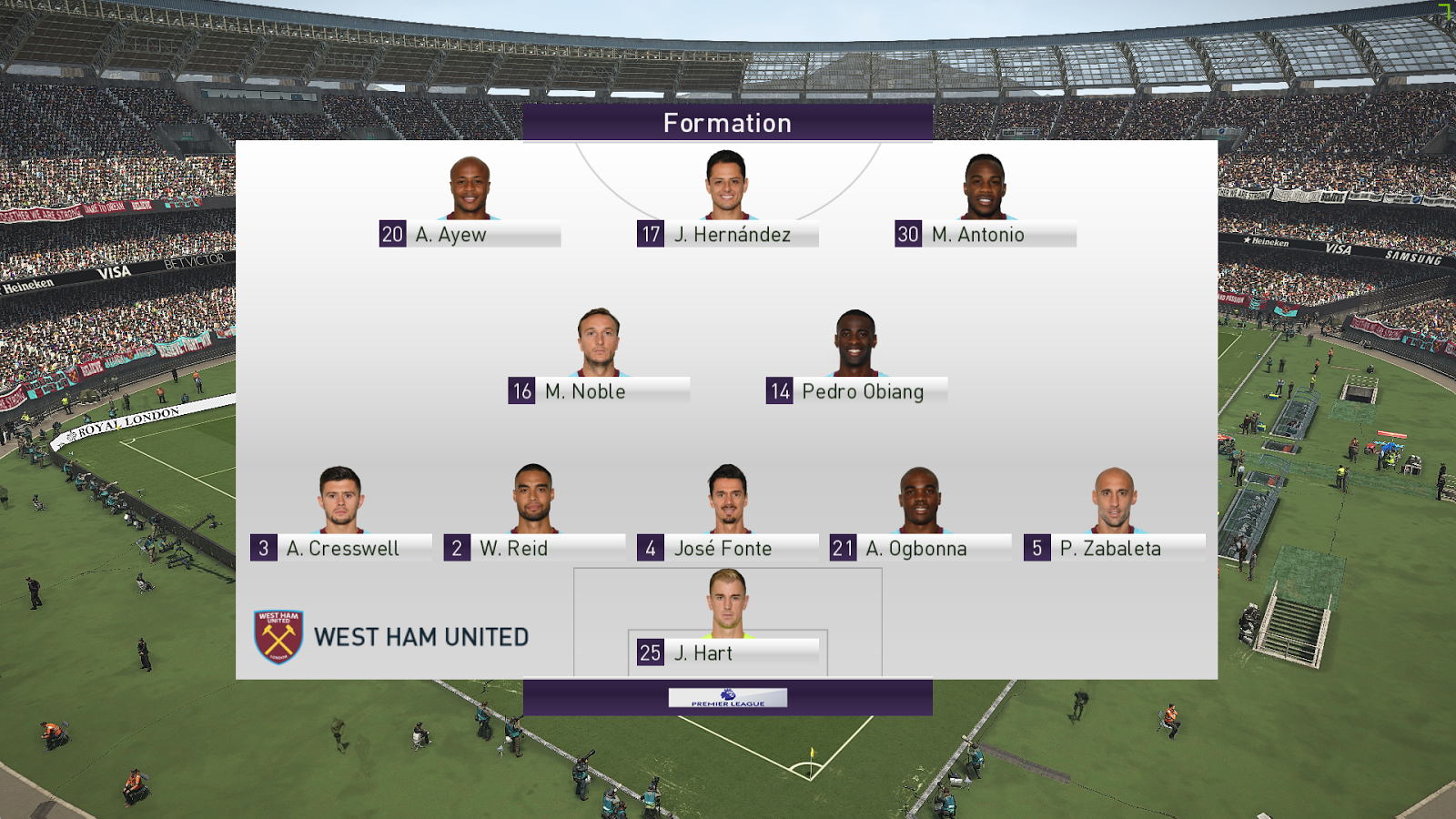Select left back A. Cresswell
This screenshot has height=819, width=1456.
(341, 548)
